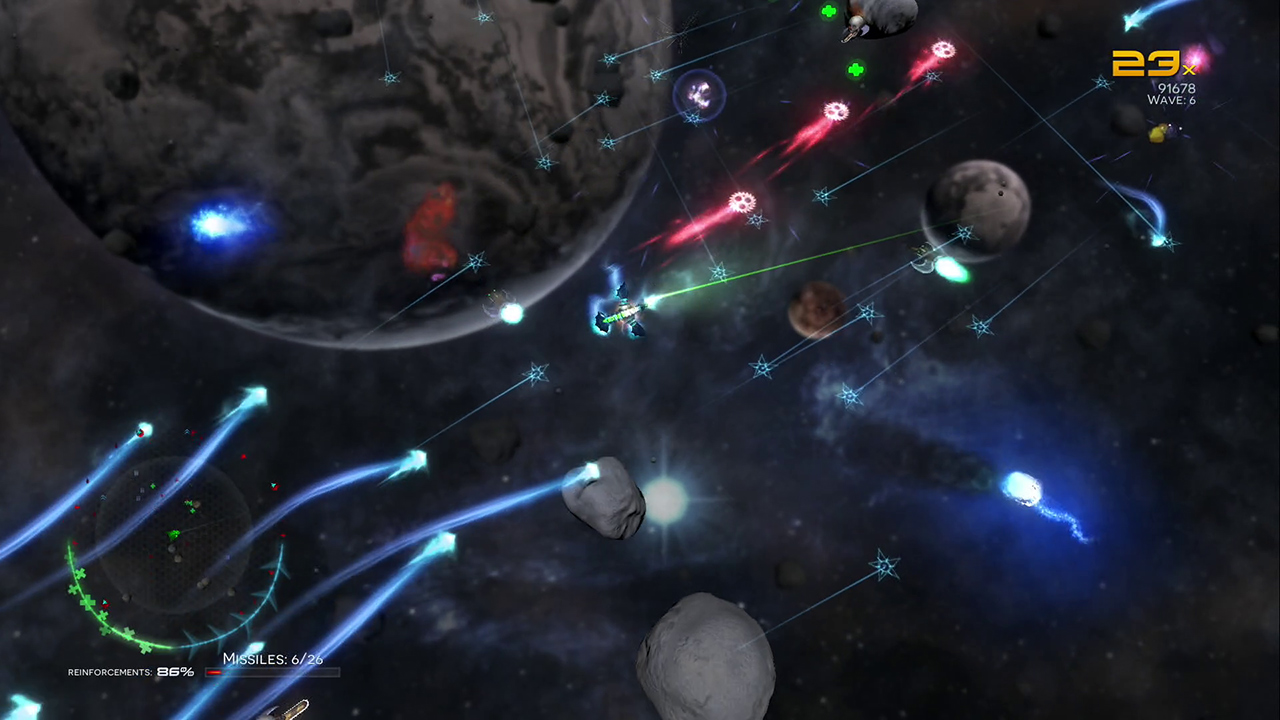Click the spaceship docked at the top asteroid

coord(857,25)
